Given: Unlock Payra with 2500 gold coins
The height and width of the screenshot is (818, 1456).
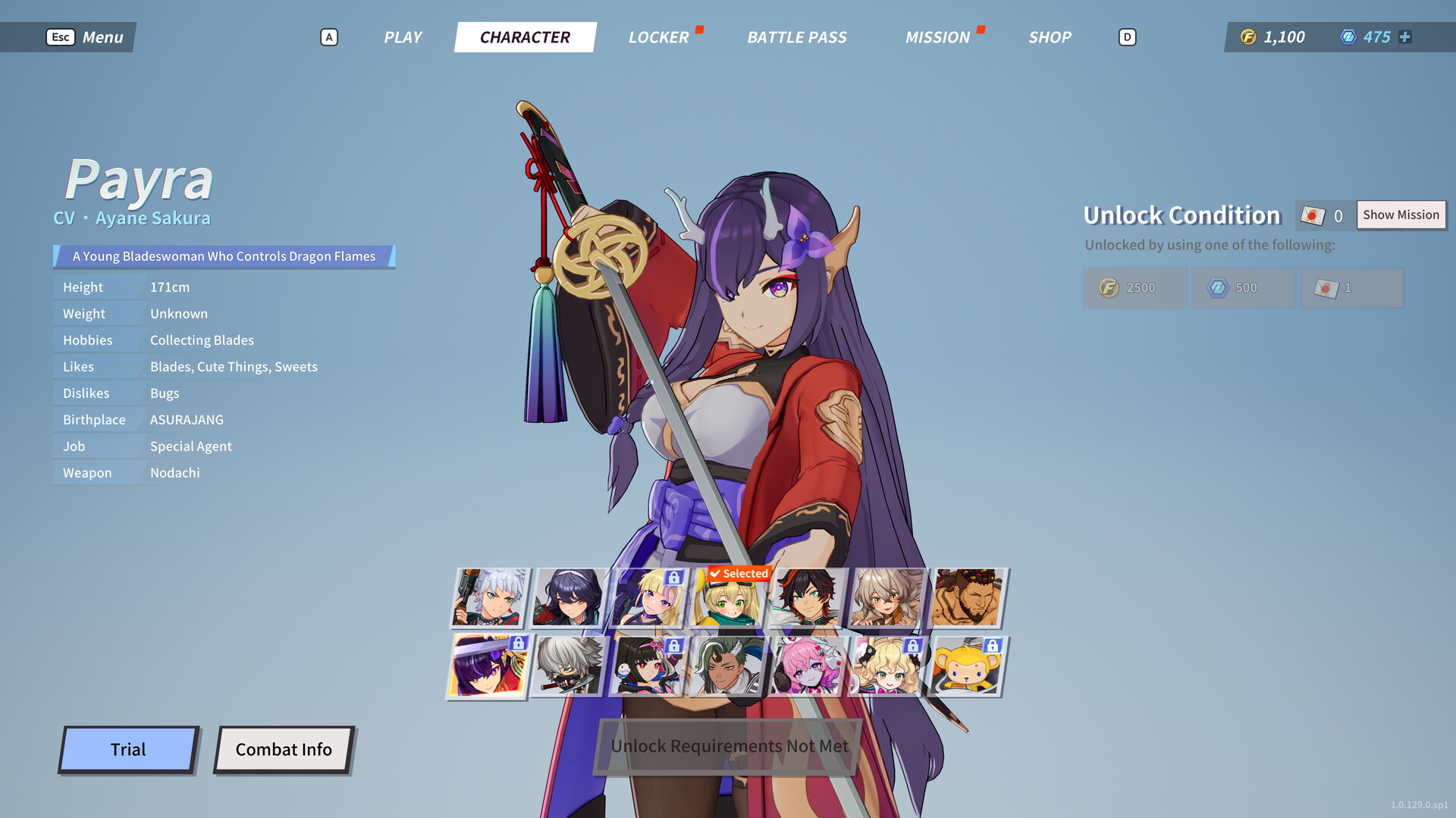Looking at the screenshot, I should click(x=1134, y=288).
